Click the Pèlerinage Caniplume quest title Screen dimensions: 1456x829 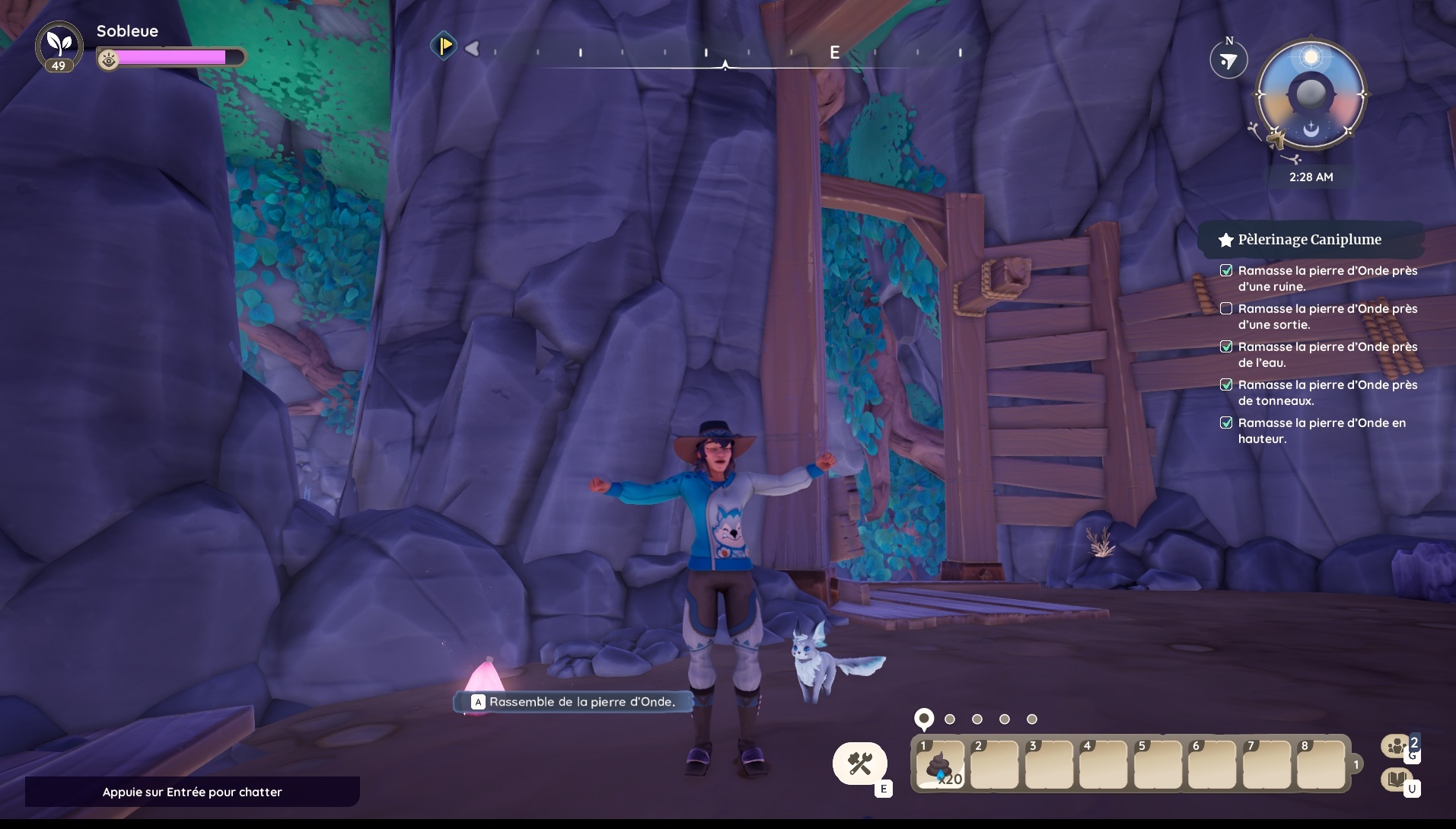tap(1309, 240)
